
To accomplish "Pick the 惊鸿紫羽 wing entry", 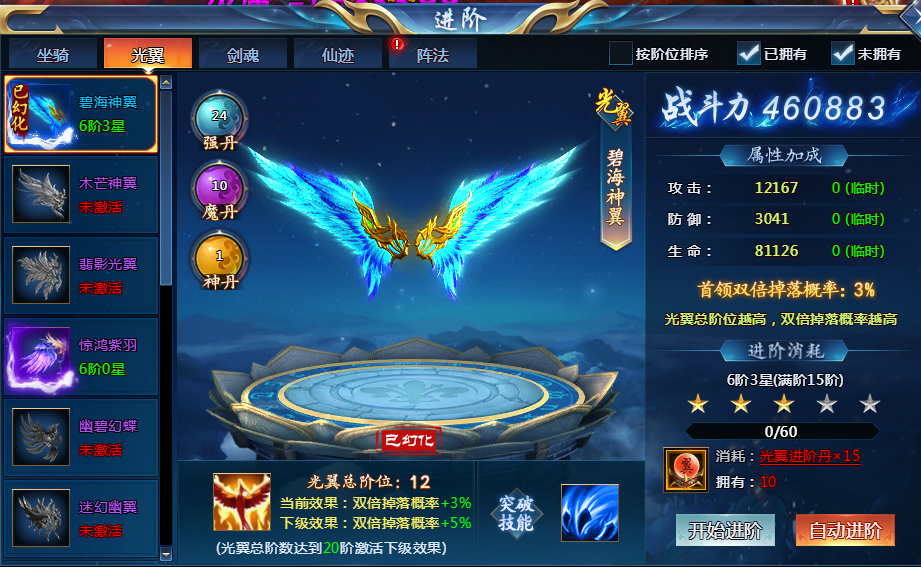I will click(x=81, y=356).
